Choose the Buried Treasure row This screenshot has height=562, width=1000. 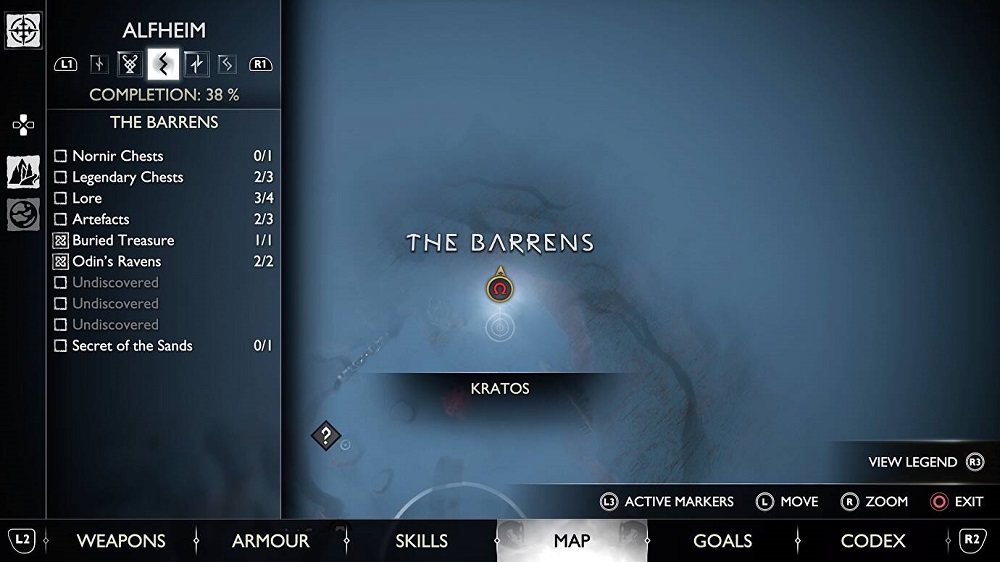pos(123,240)
